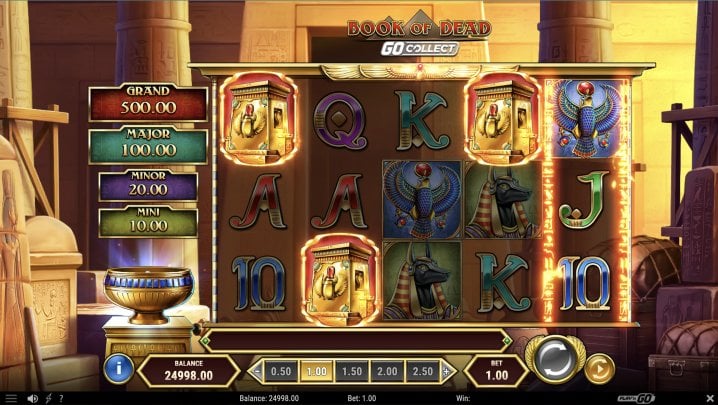Increase the bet with the plus arrow
Viewport: 718px width, 405px height.
(446, 371)
